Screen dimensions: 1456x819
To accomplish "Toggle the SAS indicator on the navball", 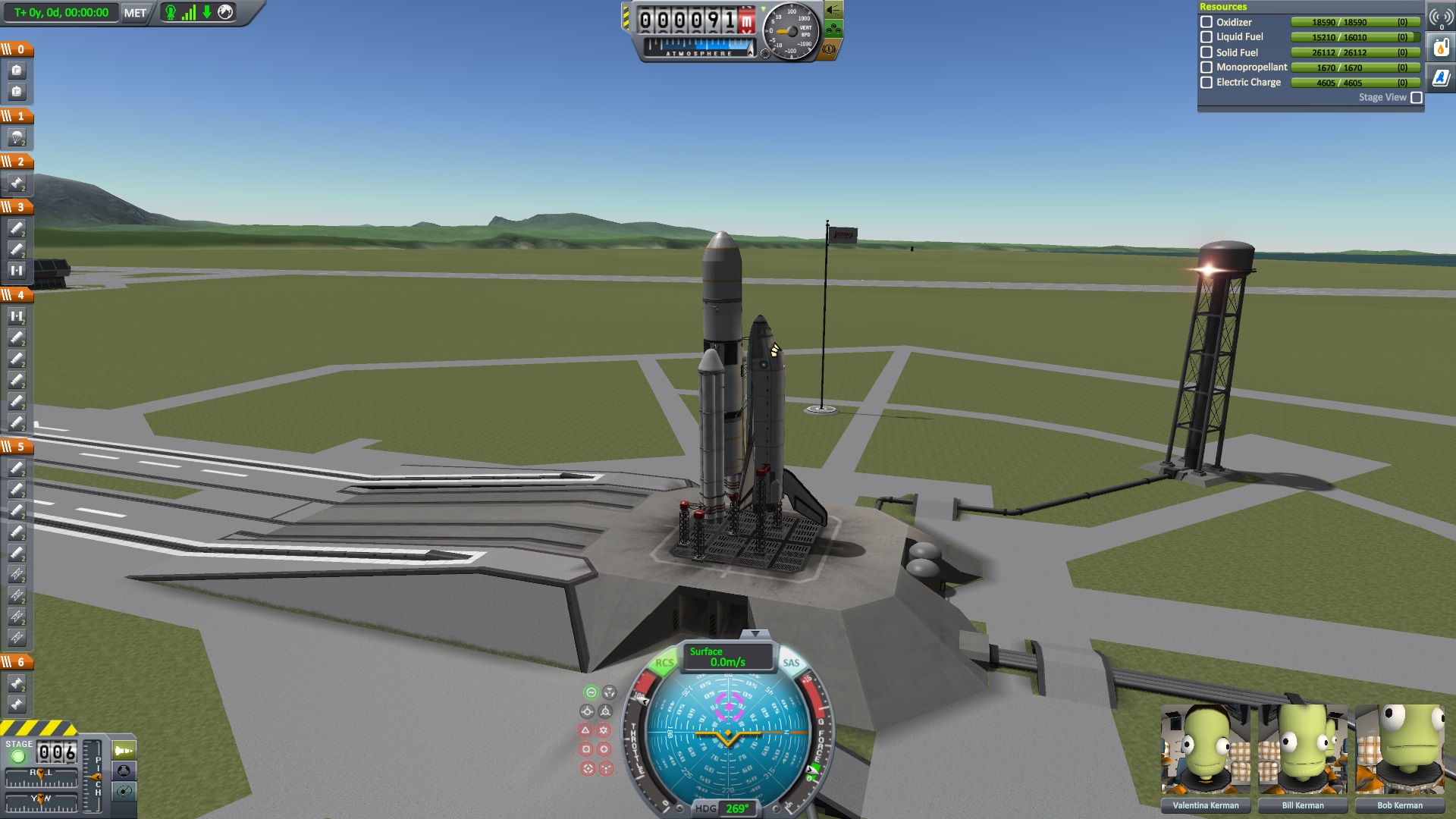I will coord(791,663).
